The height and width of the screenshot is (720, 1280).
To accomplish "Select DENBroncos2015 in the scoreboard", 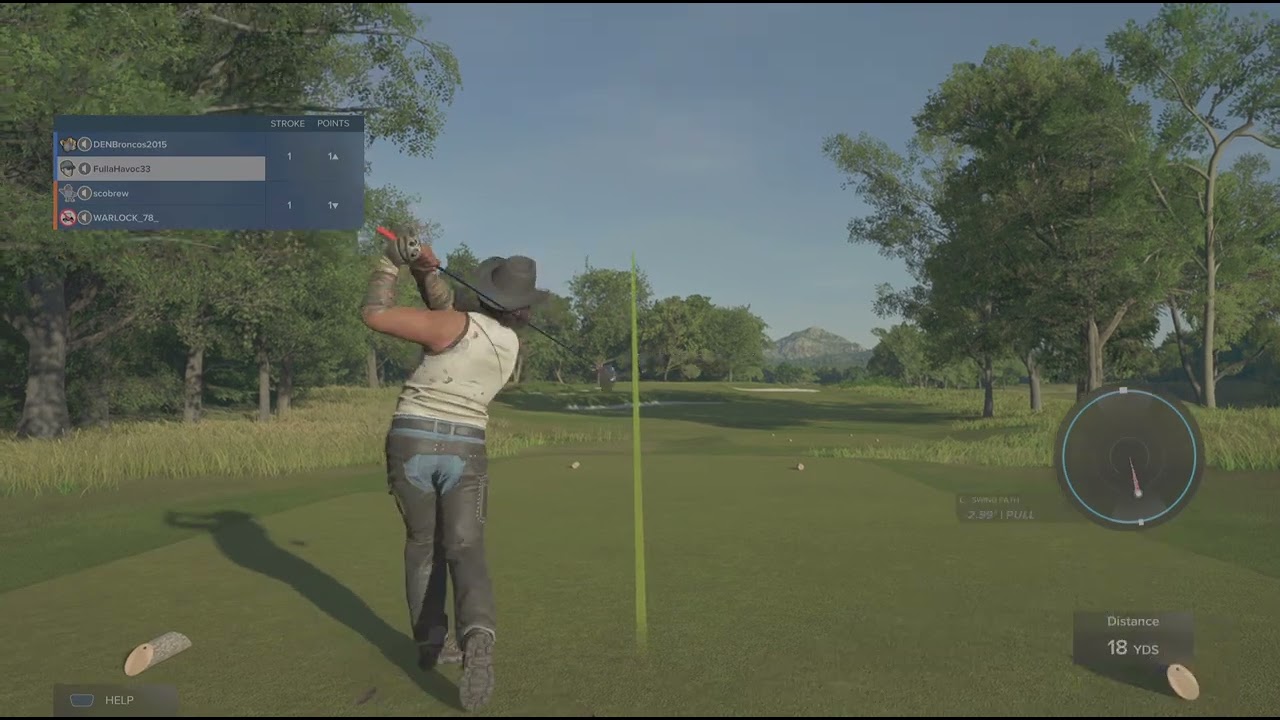I will coord(130,144).
